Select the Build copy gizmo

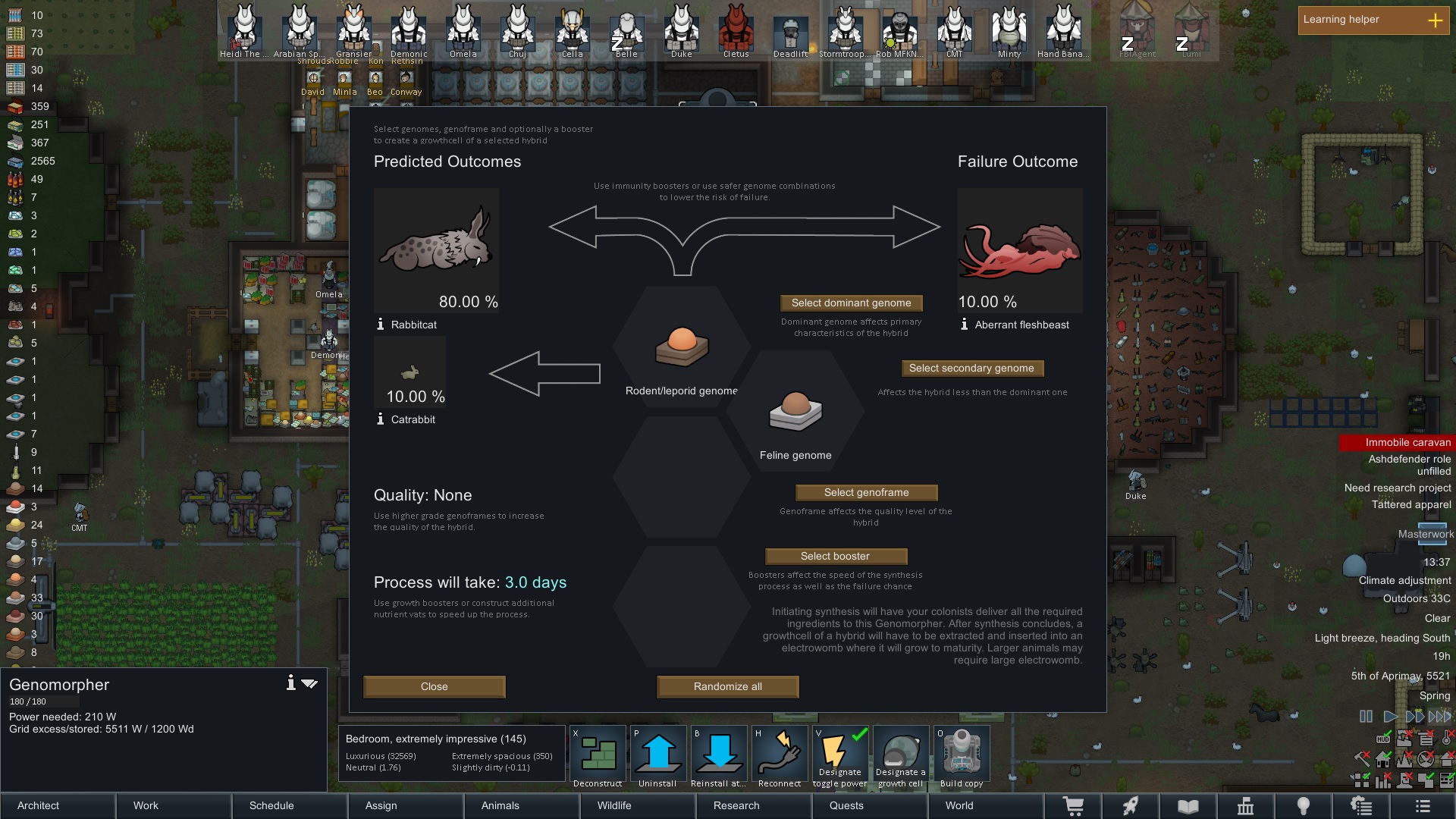click(x=962, y=752)
